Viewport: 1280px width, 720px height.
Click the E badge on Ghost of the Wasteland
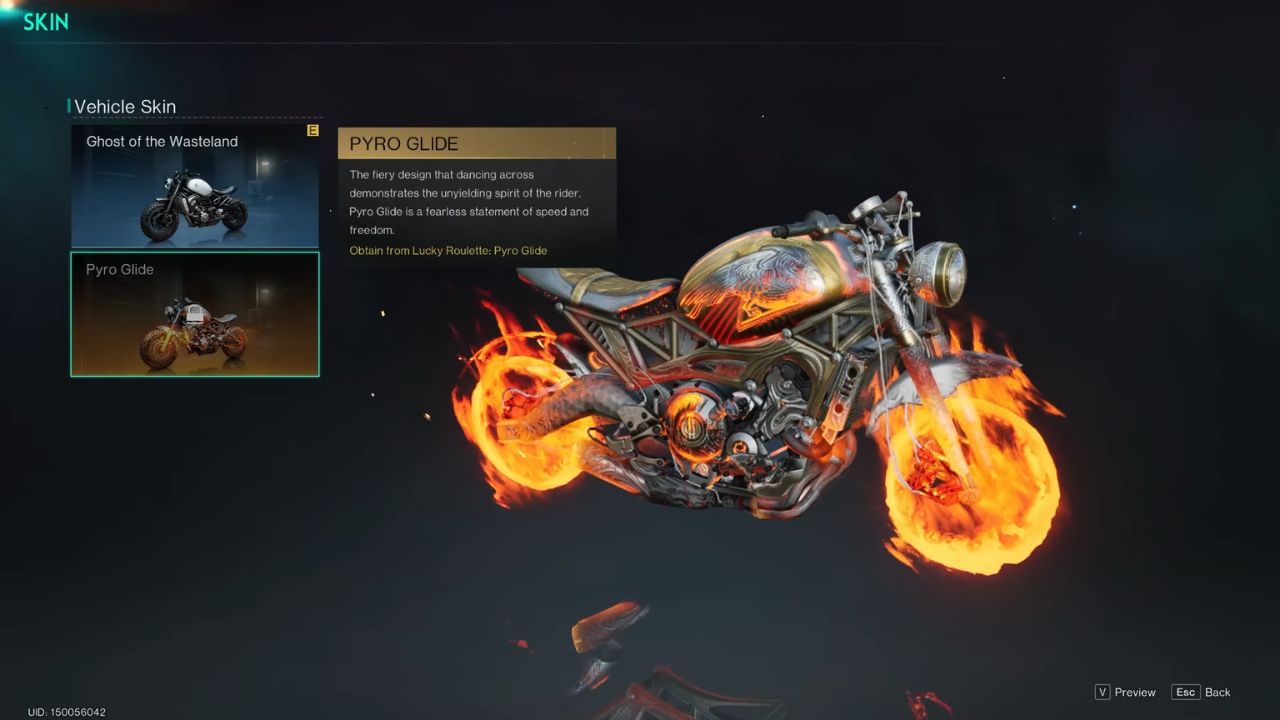pyautogui.click(x=312, y=130)
